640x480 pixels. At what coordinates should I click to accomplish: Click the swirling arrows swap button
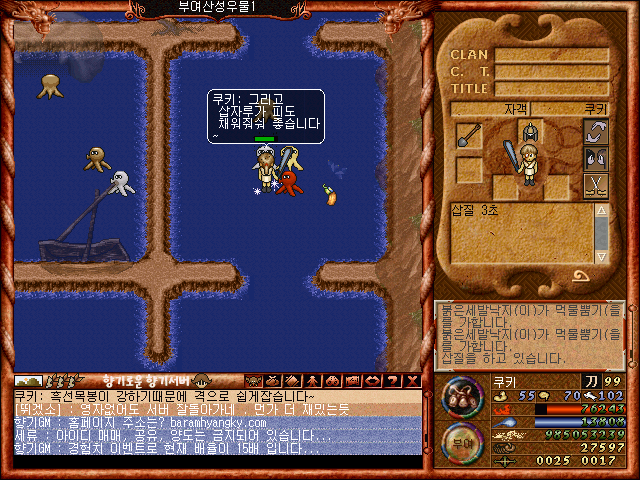tap(596, 132)
